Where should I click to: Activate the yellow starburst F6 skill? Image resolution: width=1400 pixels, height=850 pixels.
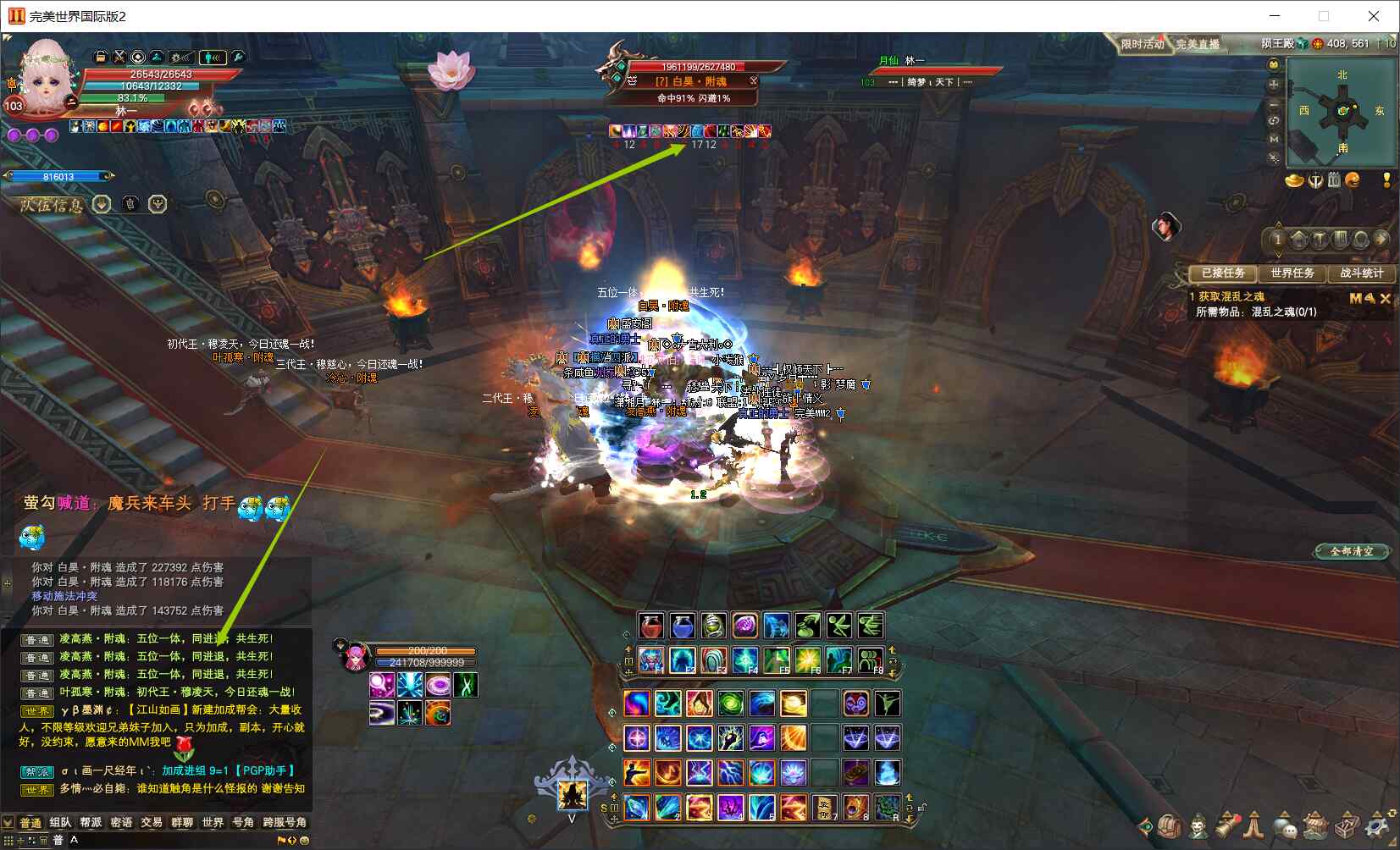[x=807, y=660]
